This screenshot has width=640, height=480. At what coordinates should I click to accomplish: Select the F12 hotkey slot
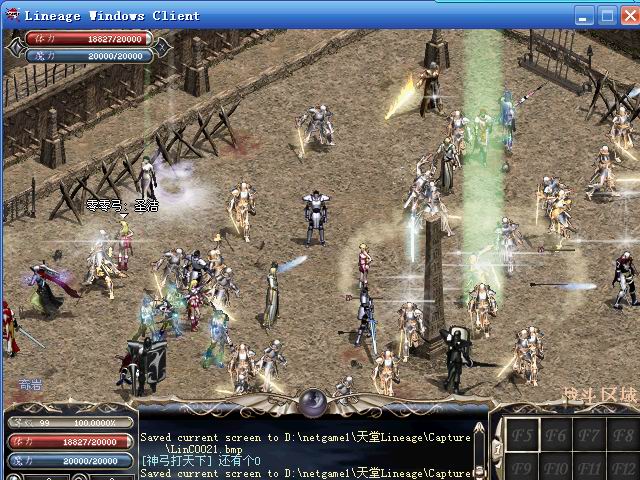point(622,468)
